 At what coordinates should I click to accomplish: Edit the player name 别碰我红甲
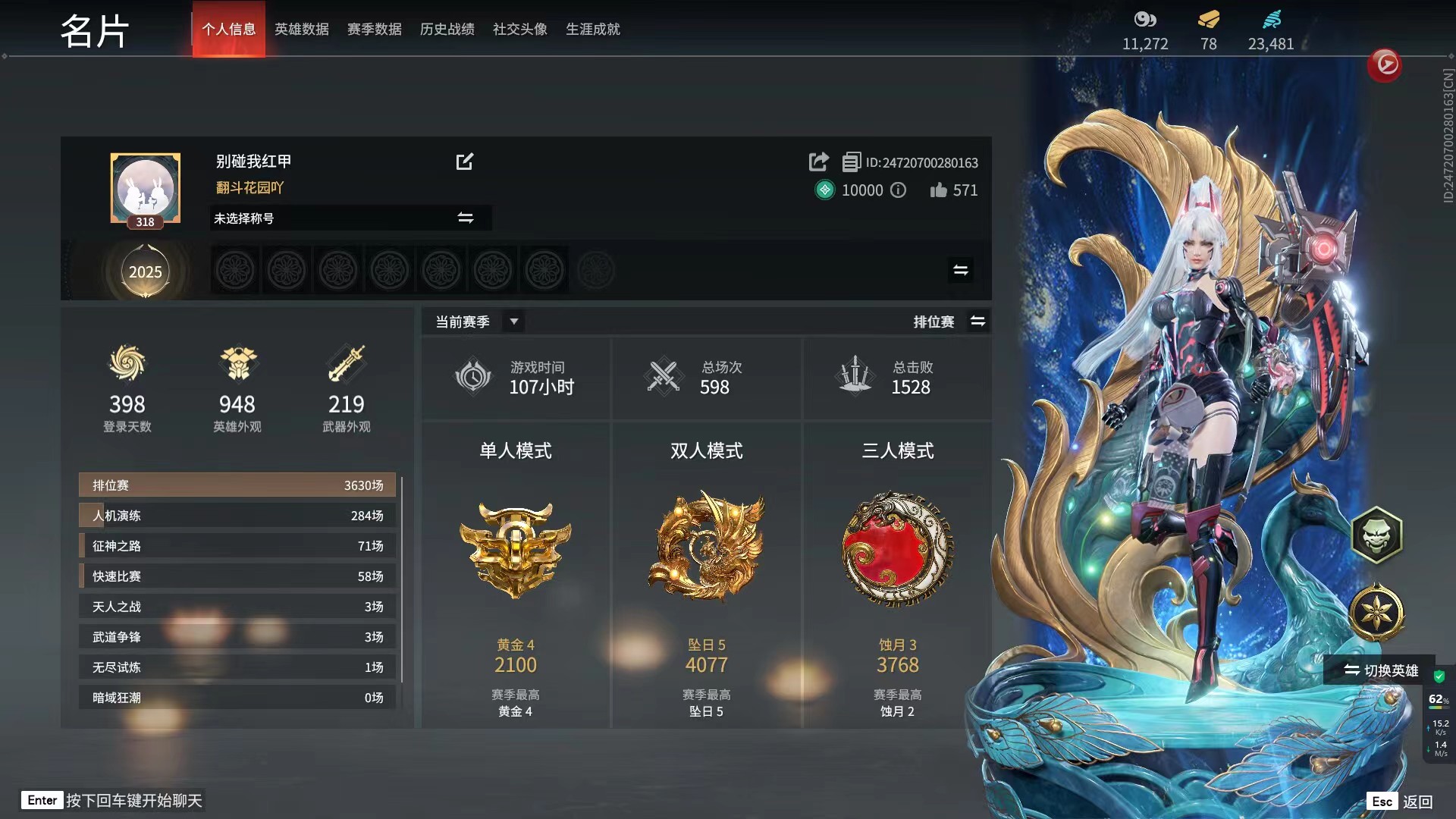pos(464,162)
